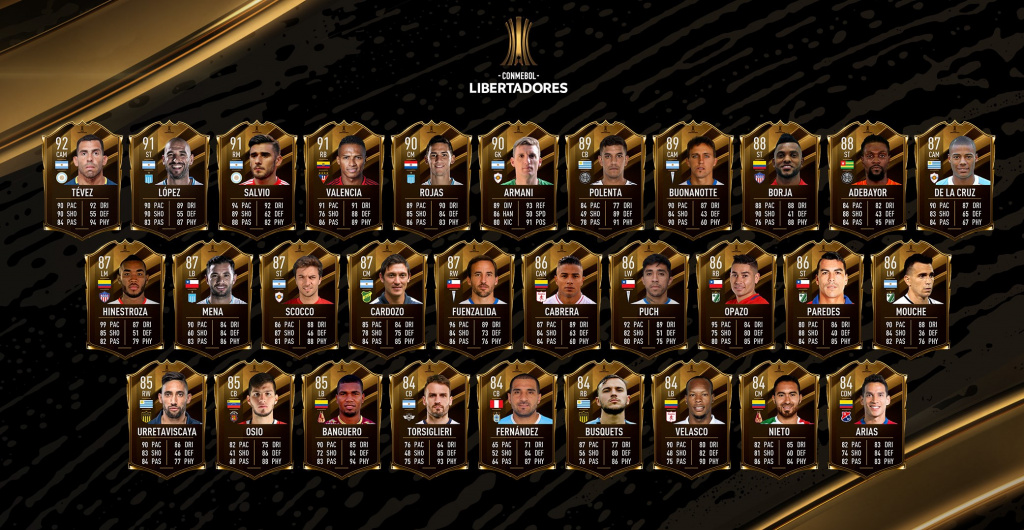Select the Tévez 92 CAM card

82,178
